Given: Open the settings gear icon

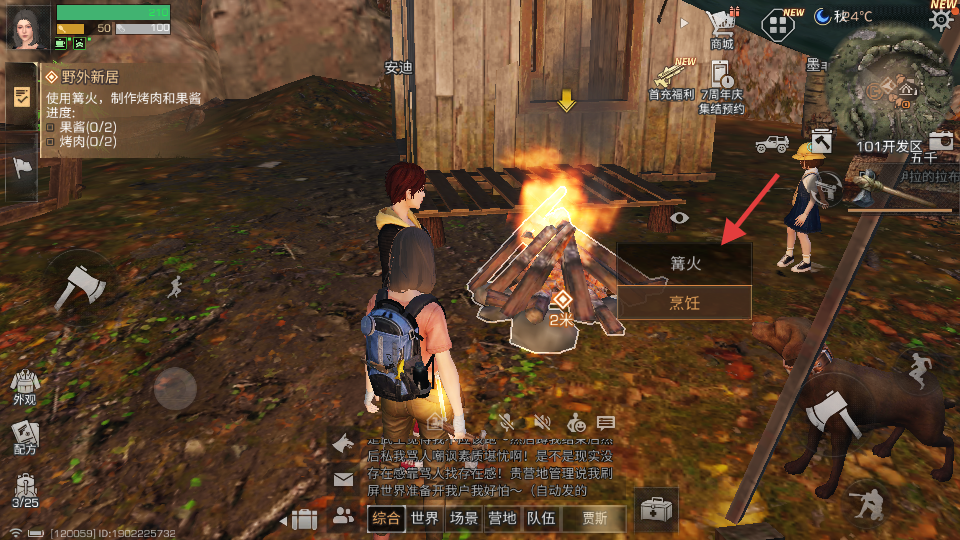Looking at the screenshot, I should click(941, 20).
